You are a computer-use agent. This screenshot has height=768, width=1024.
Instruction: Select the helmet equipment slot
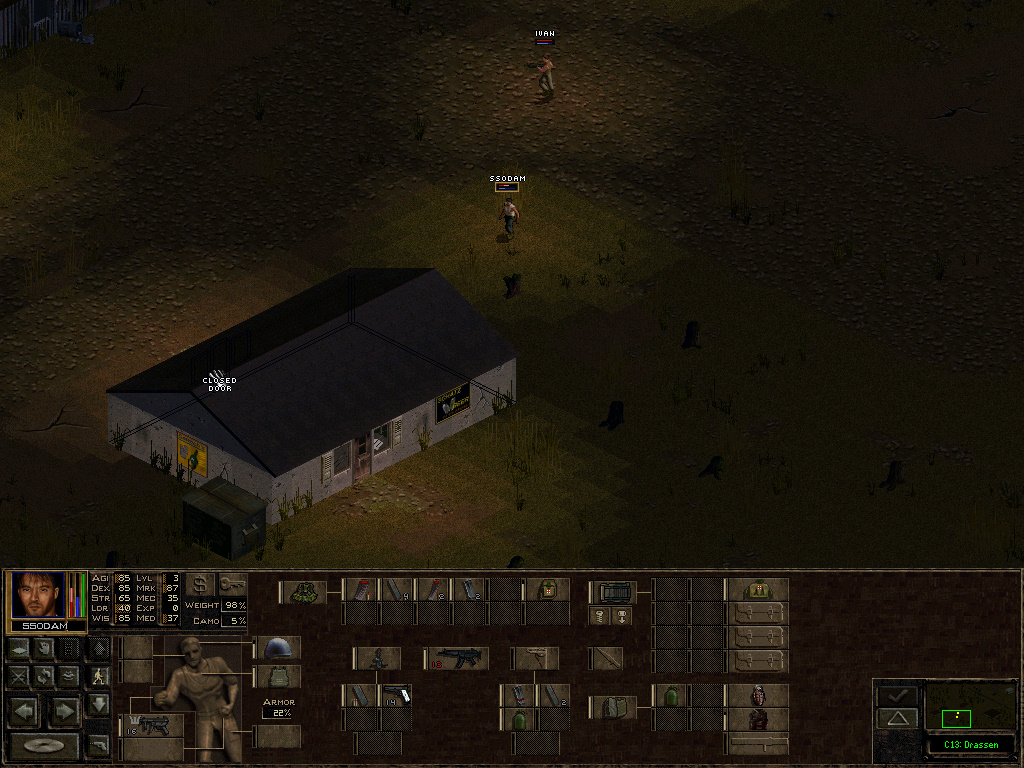click(278, 648)
